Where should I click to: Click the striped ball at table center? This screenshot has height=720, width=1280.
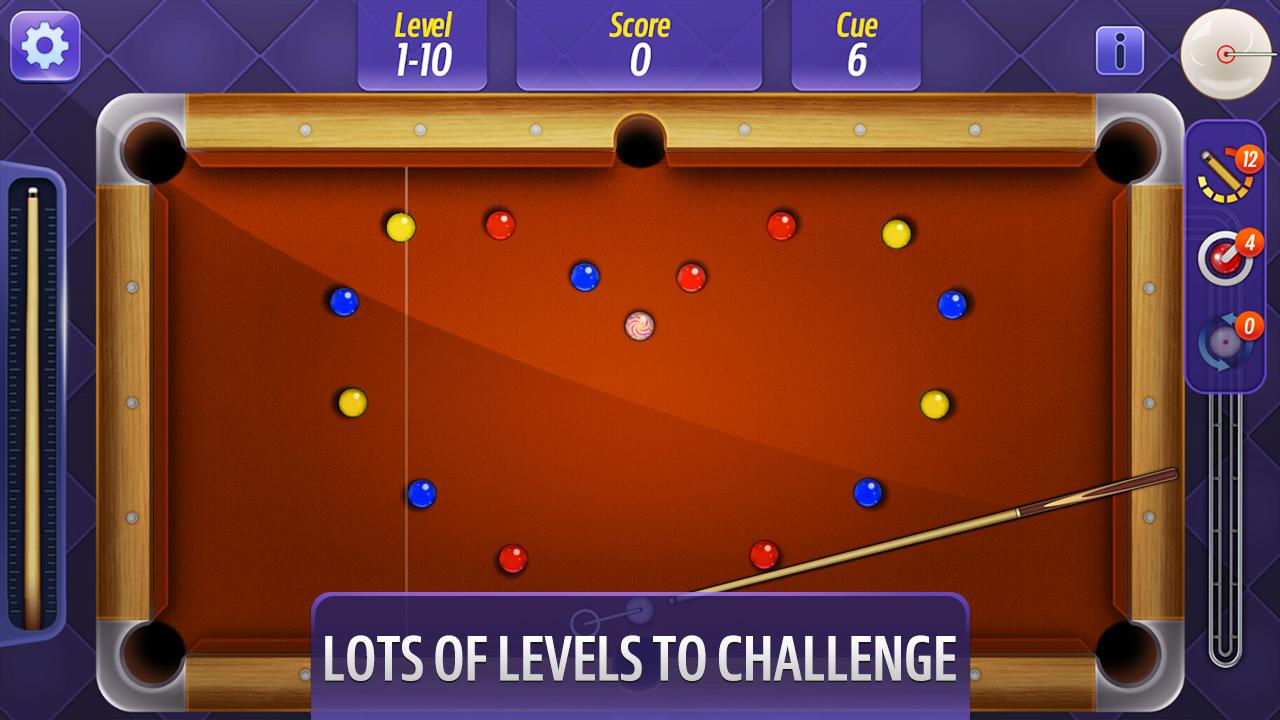(639, 327)
